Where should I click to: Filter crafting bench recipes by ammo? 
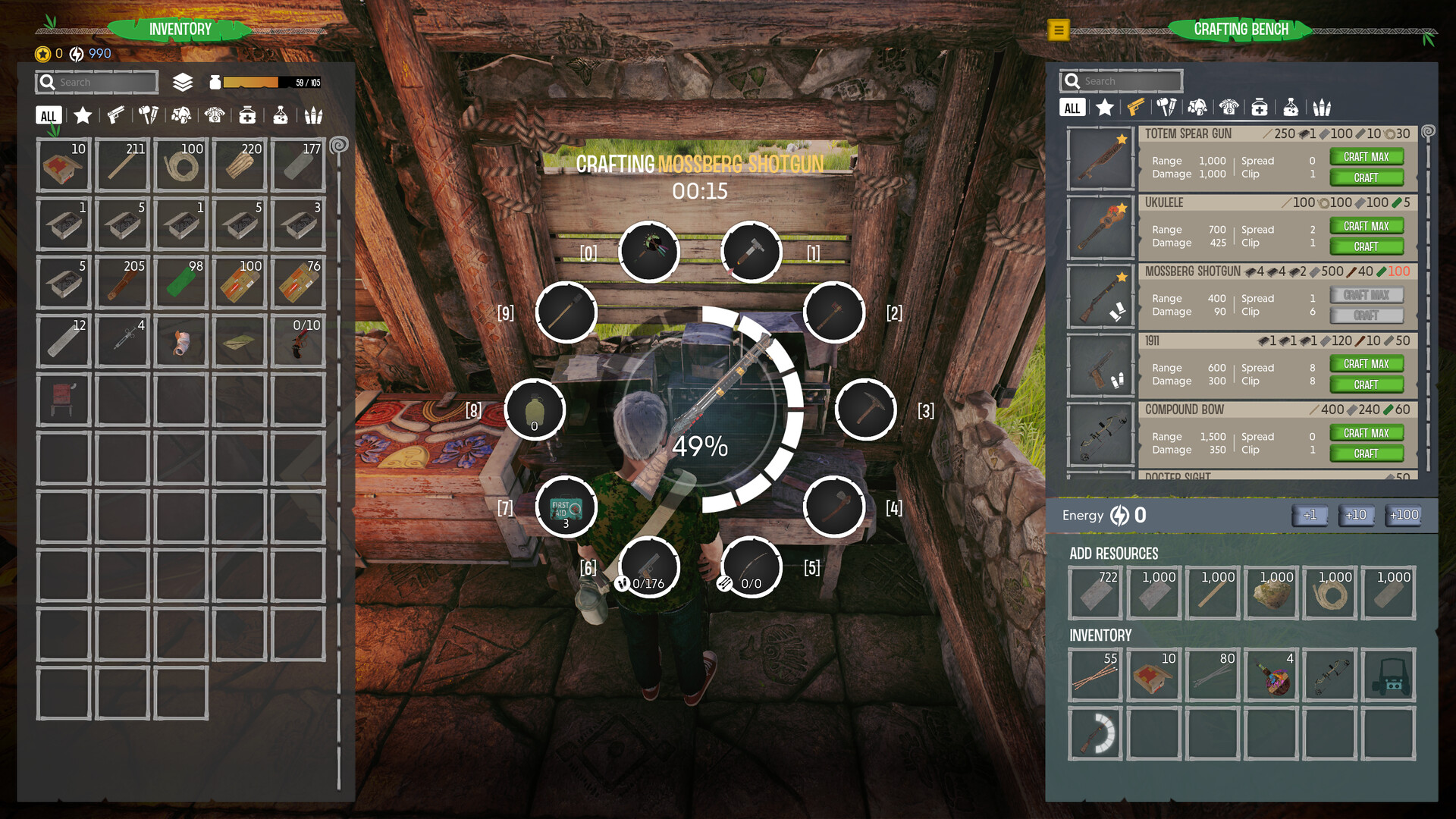[1323, 107]
